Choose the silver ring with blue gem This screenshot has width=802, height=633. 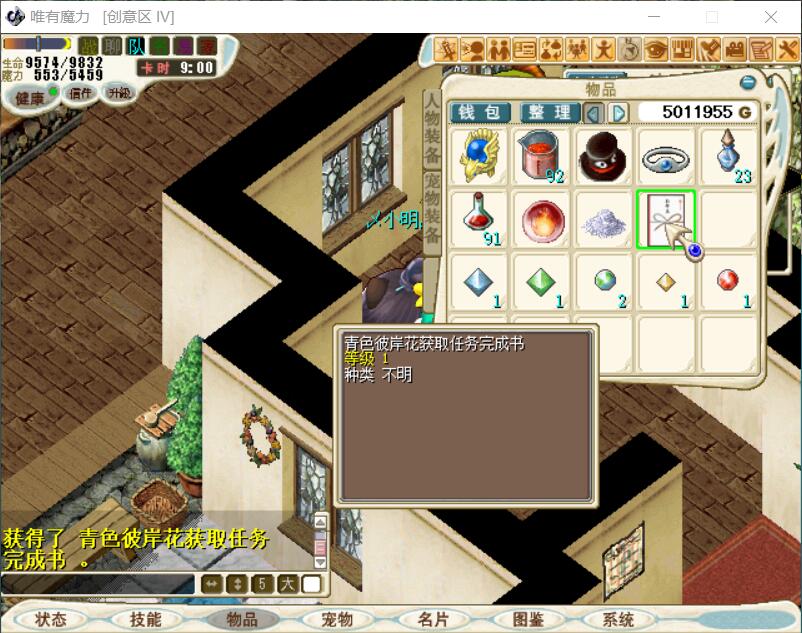point(666,157)
